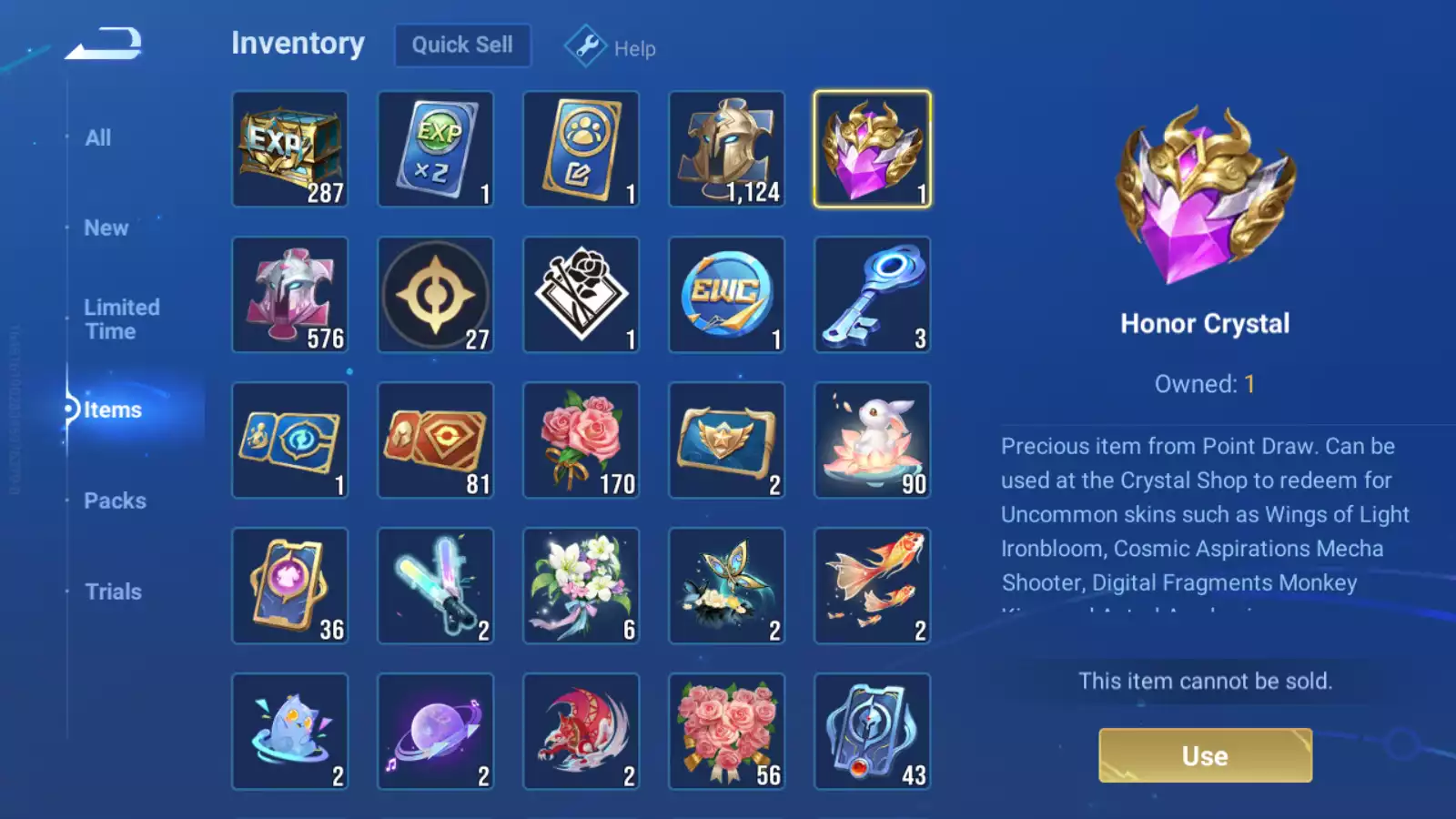Screen dimensions: 1456x819
Task: Select the Packs category
Action: [x=115, y=501]
